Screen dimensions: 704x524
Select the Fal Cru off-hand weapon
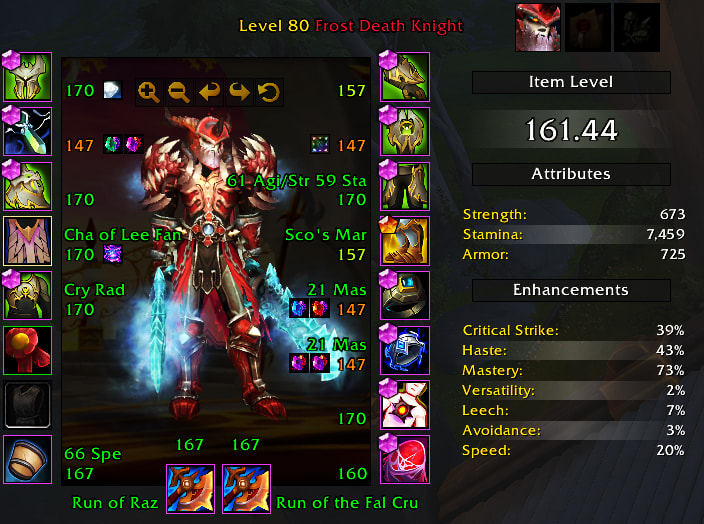point(246,488)
